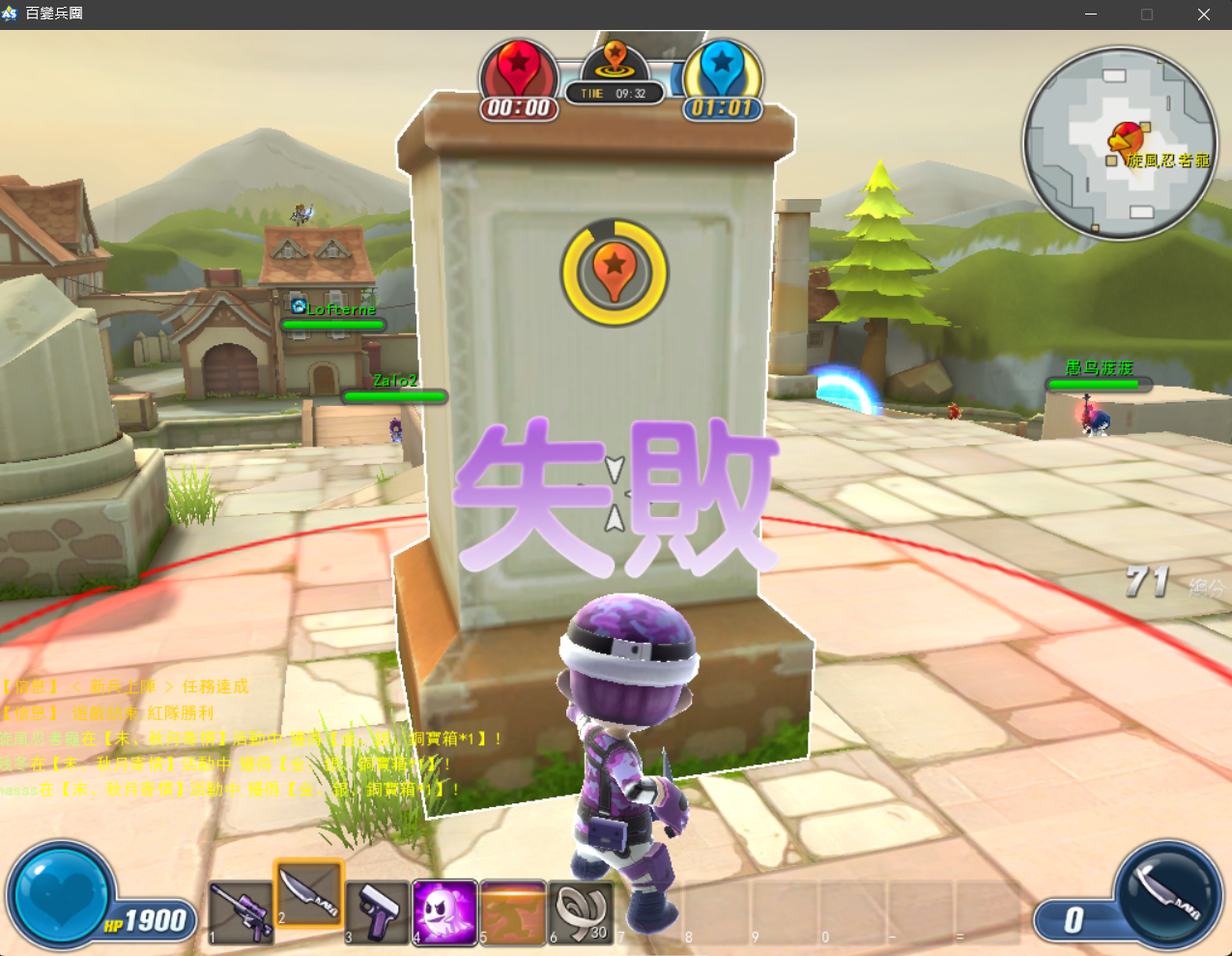Click the yellow-ringed capture point marker

[x=615, y=272]
